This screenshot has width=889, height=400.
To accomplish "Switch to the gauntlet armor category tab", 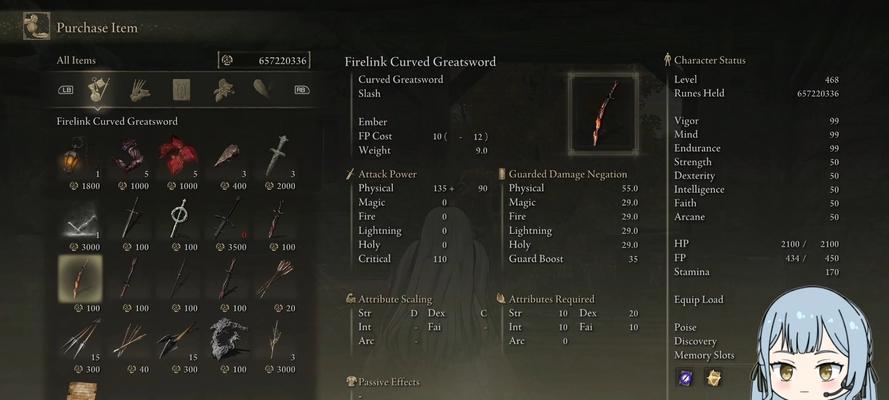I will (139, 90).
